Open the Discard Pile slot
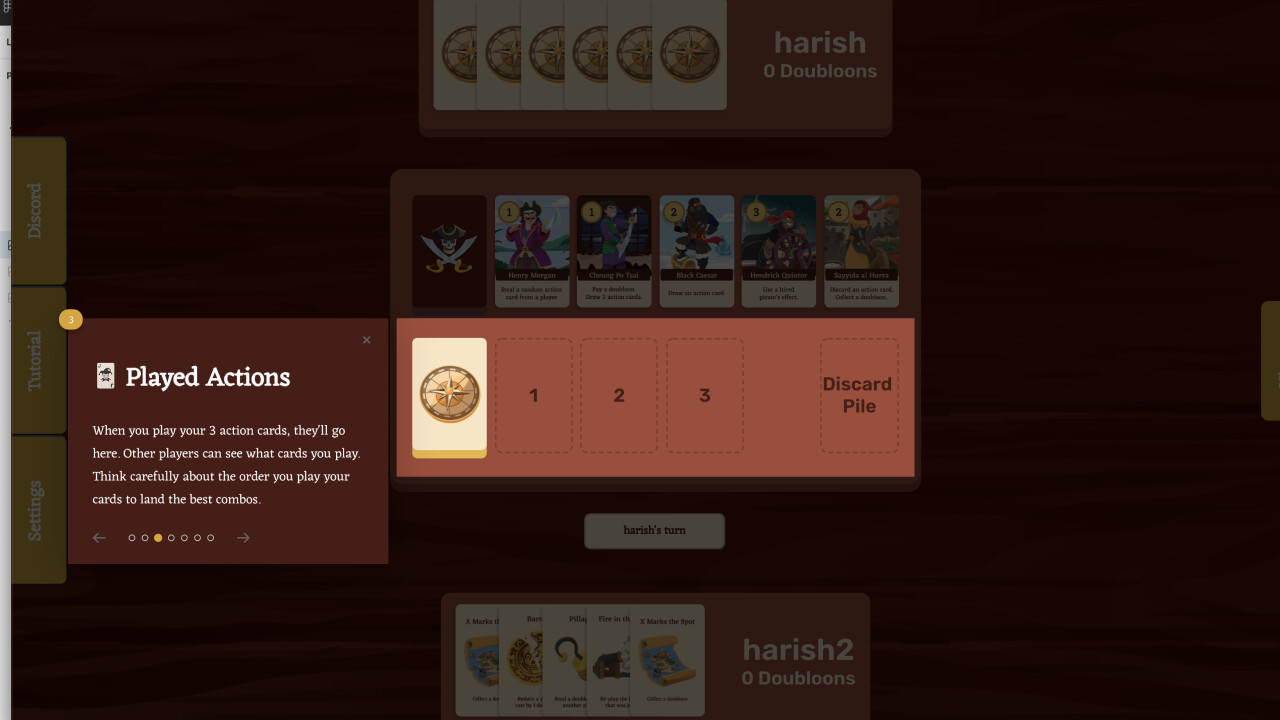This screenshot has height=720, width=1280. (x=858, y=395)
